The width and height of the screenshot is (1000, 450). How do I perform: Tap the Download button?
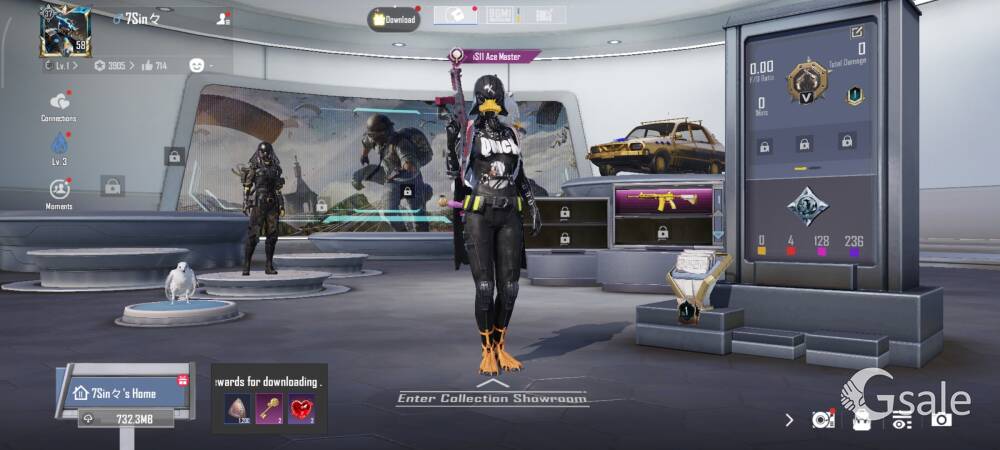pyautogui.click(x=393, y=19)
